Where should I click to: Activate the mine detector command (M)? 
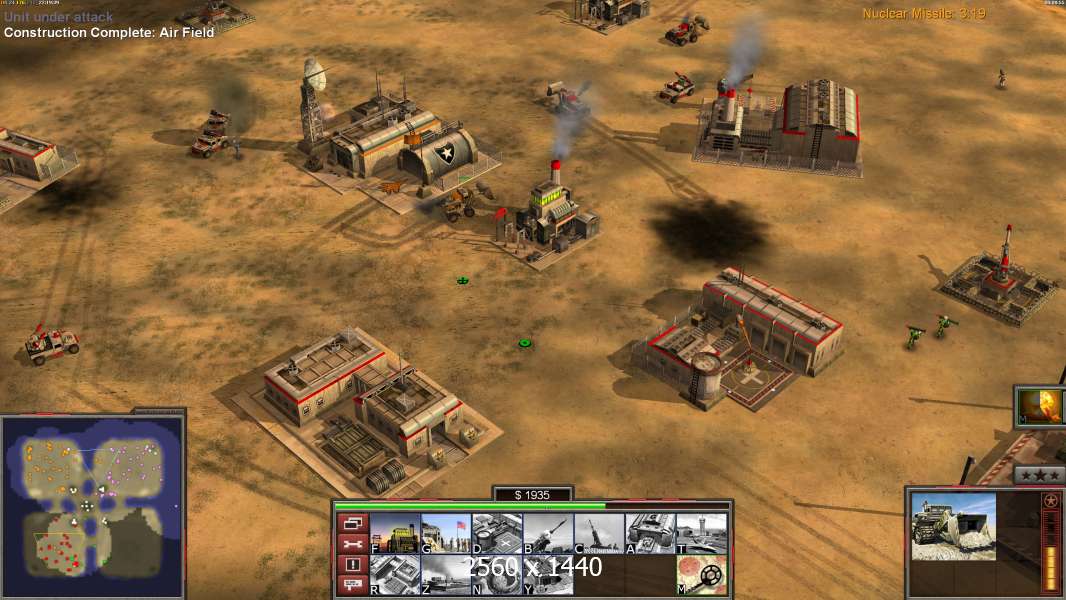pyautogui.click(x=701, y=575)
